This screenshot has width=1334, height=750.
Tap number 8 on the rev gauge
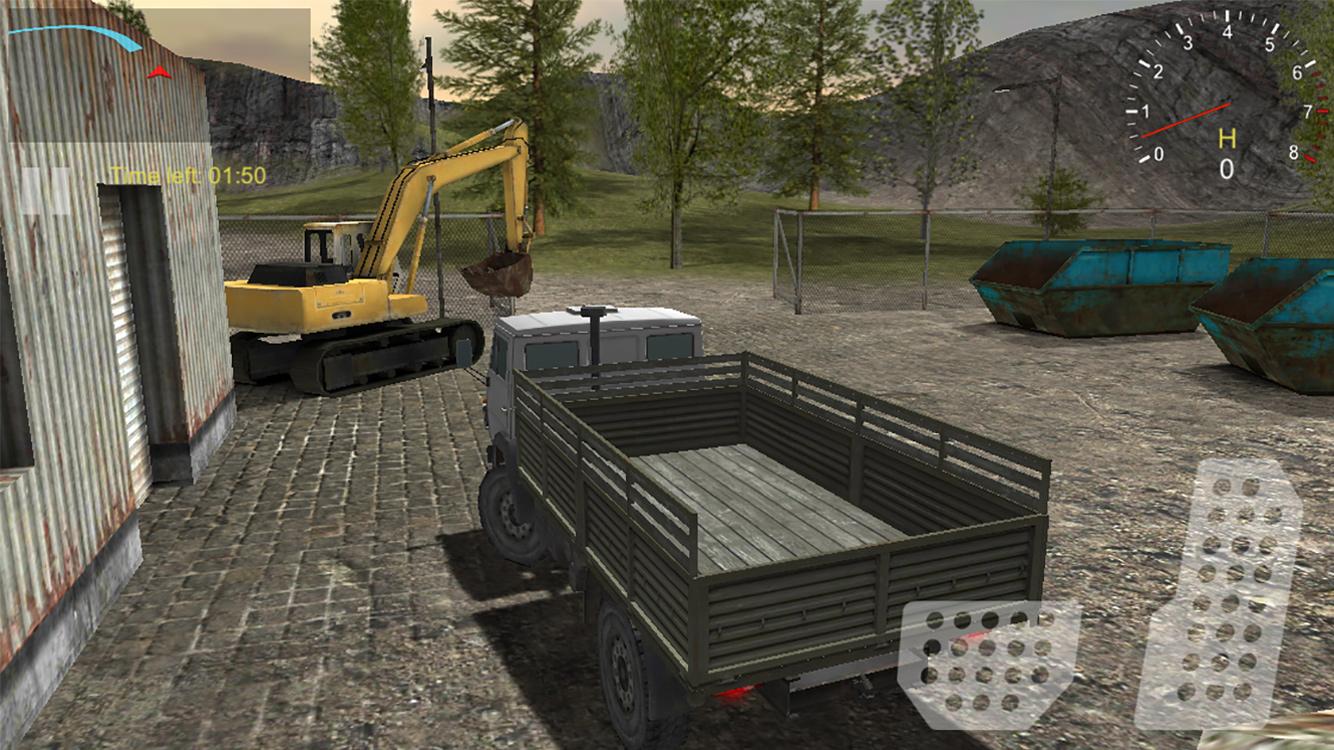pos(1294,152)
